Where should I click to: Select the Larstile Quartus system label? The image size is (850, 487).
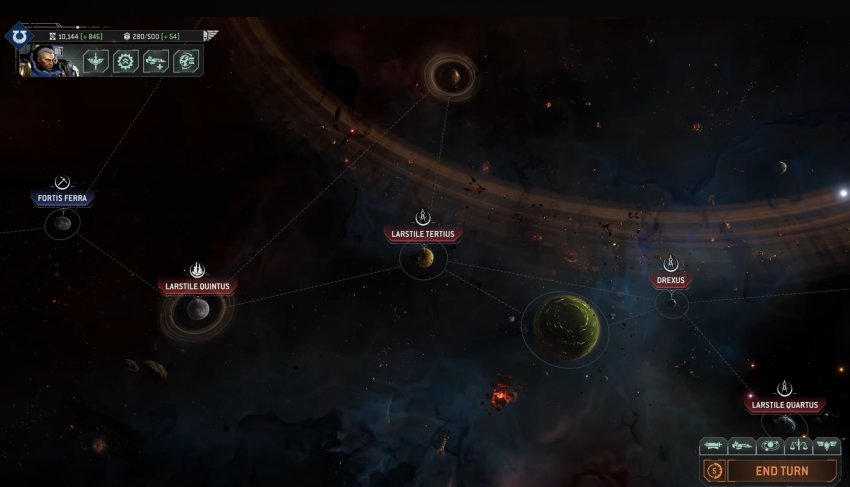[x=786, y=405]
